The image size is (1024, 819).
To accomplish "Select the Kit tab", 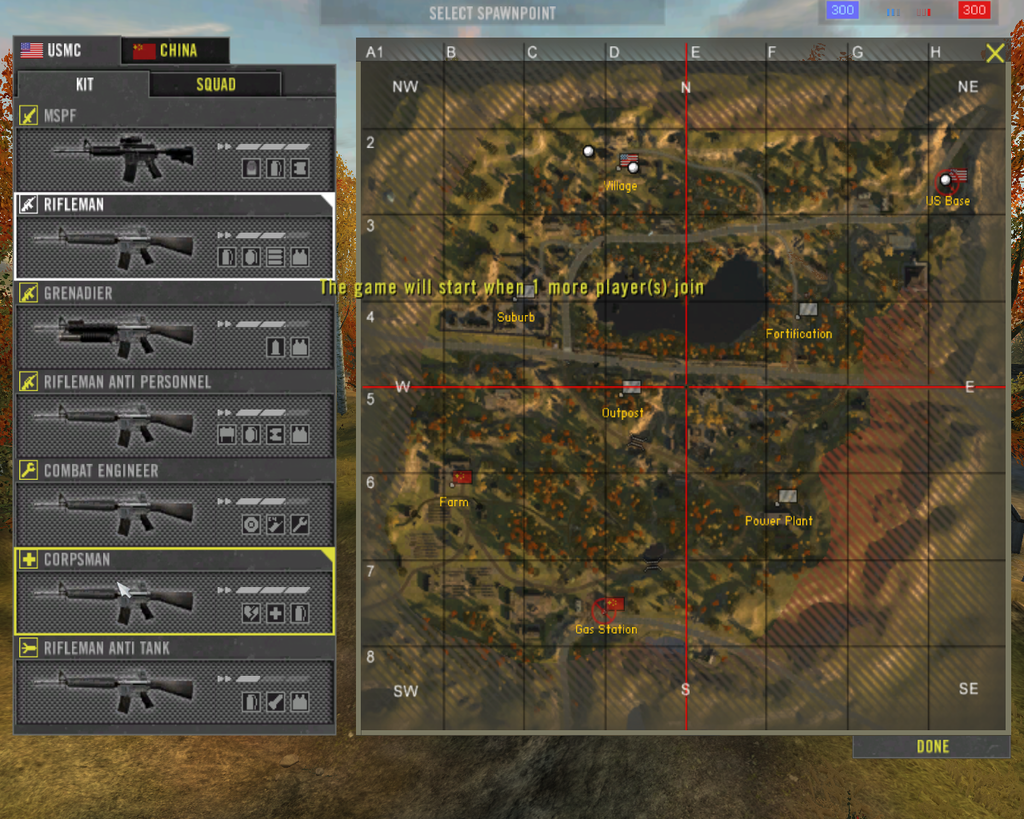I will 83,84.
